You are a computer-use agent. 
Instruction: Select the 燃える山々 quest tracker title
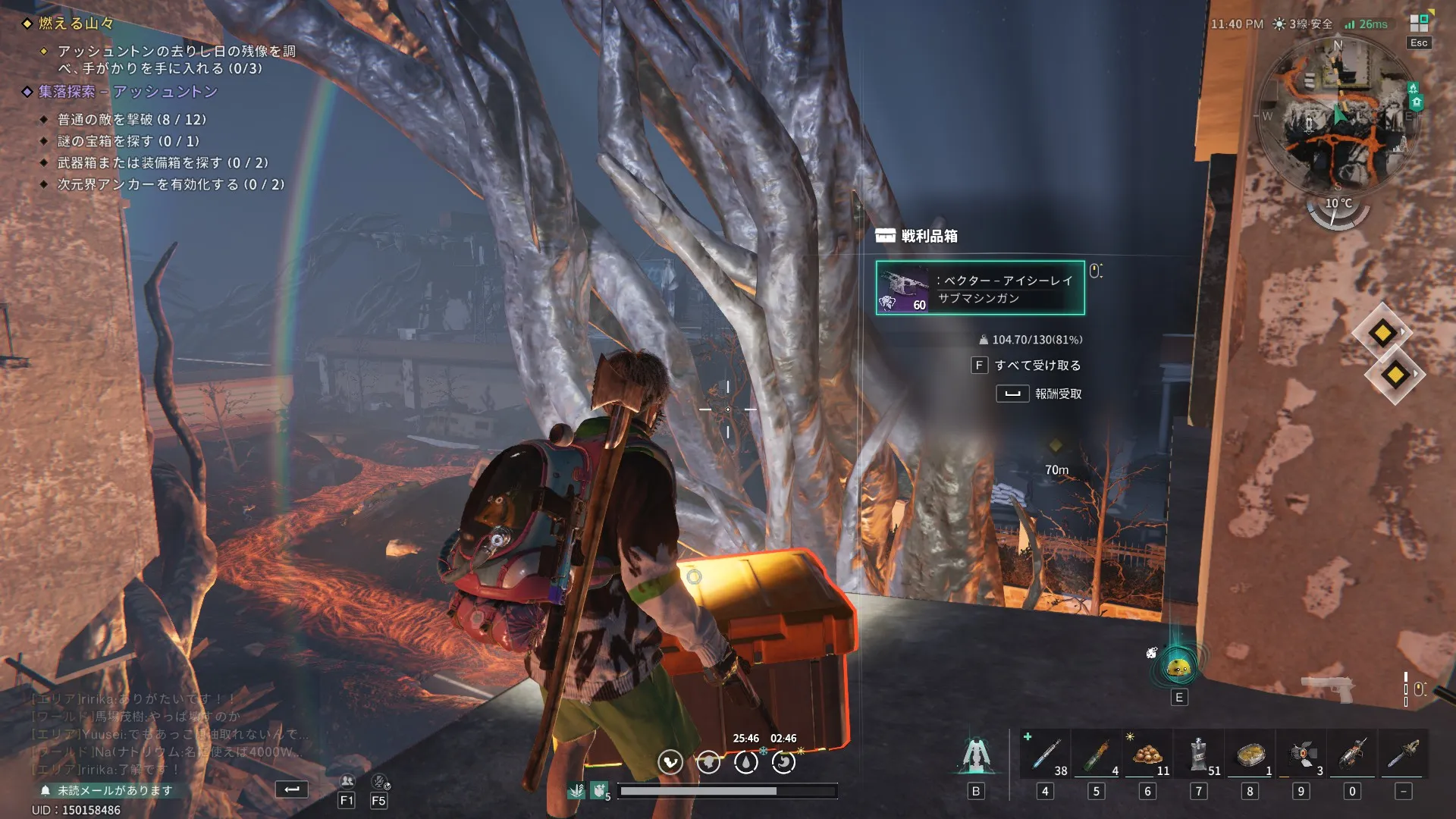76,24
